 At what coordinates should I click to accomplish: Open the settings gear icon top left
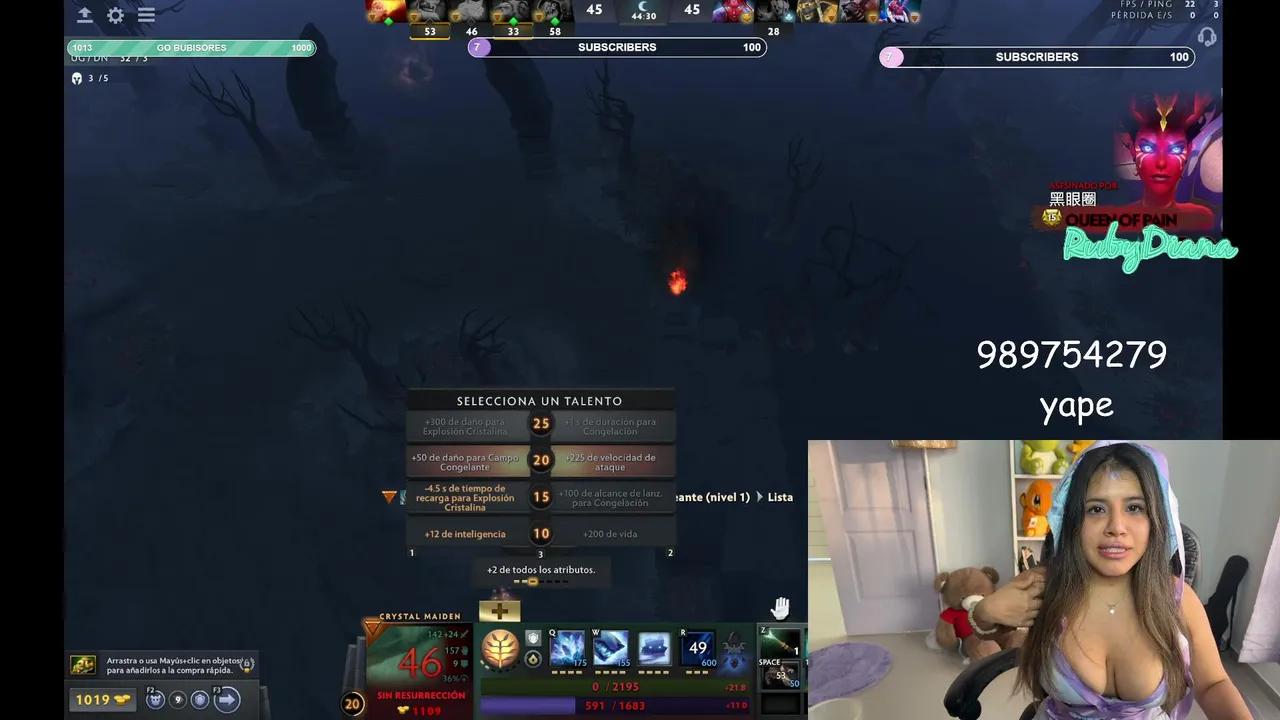tap(115, 15)
